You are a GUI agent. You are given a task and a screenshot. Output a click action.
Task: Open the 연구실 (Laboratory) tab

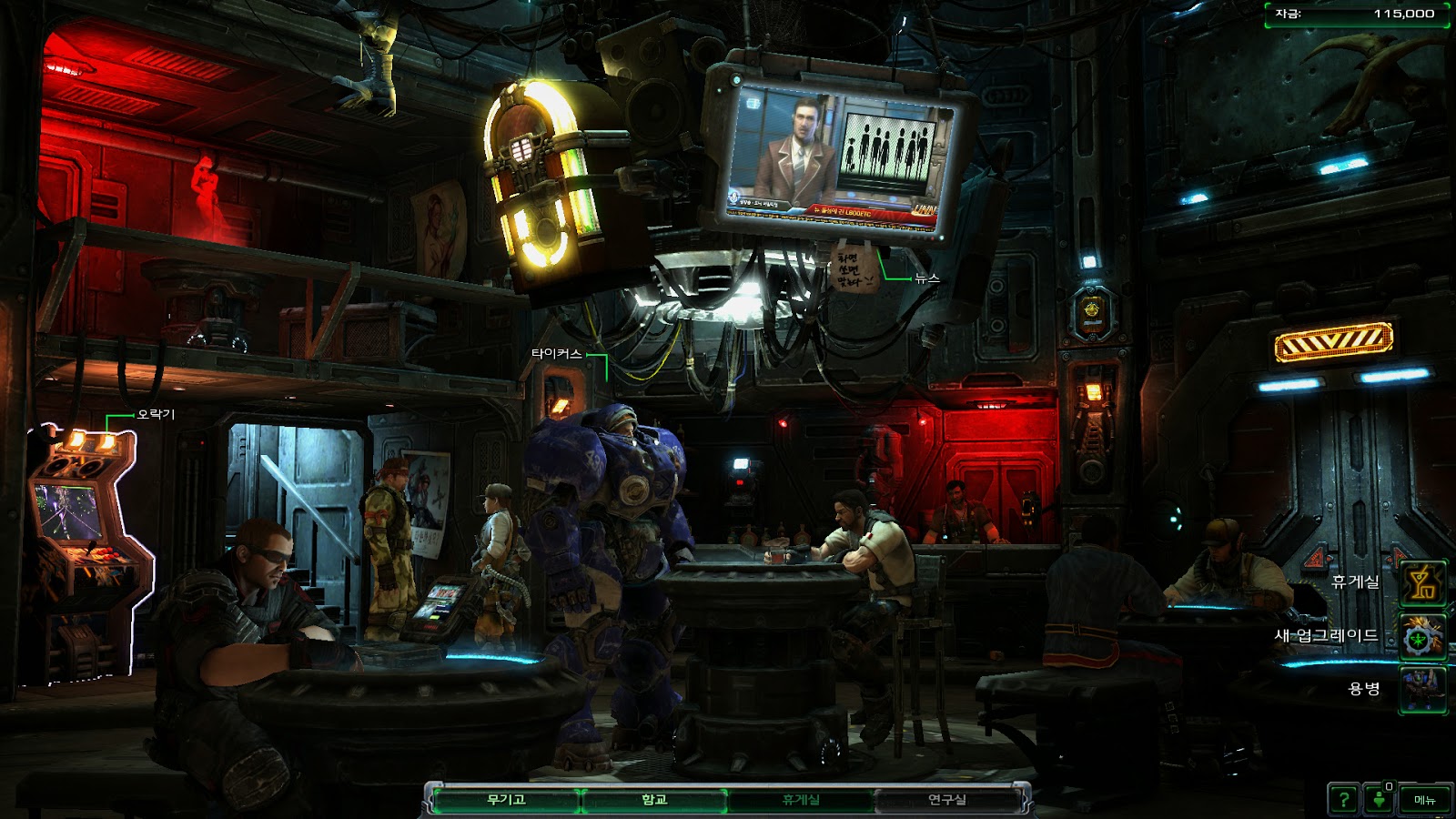[x=946, y=800]
